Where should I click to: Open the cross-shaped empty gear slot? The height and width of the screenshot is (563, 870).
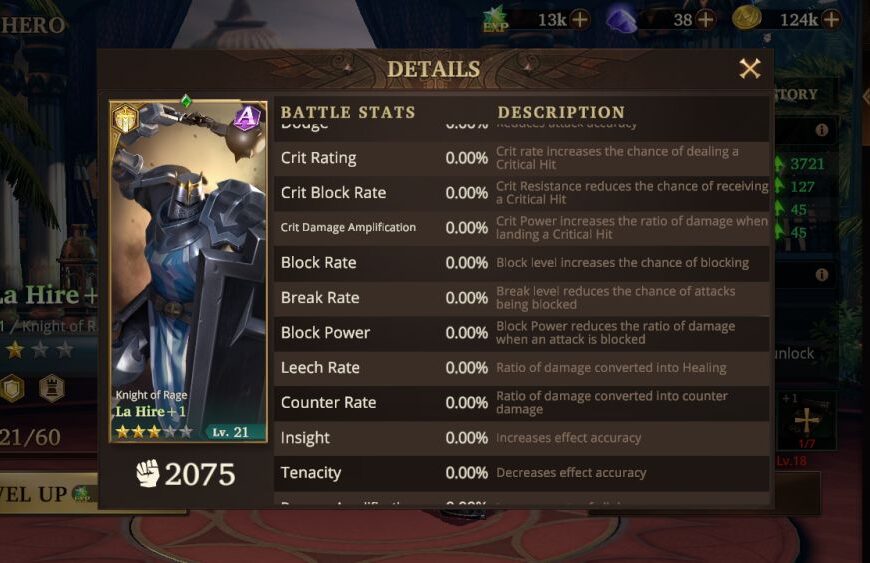805,420
